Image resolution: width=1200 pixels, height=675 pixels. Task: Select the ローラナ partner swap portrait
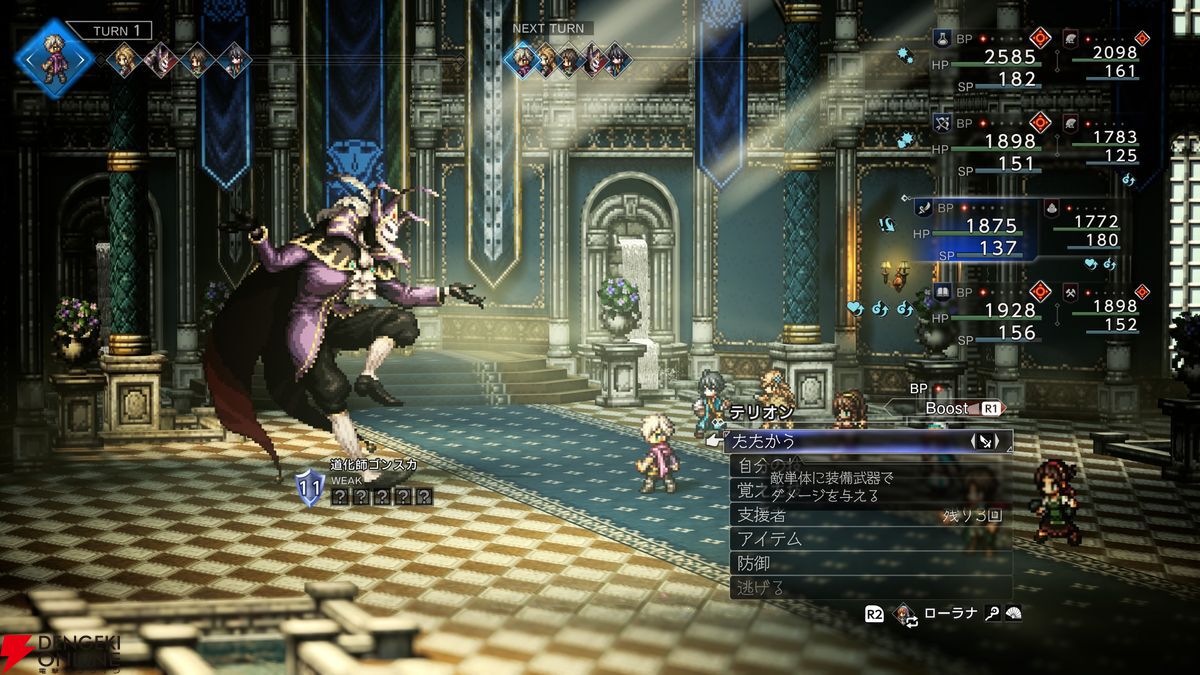pos(907,614)
